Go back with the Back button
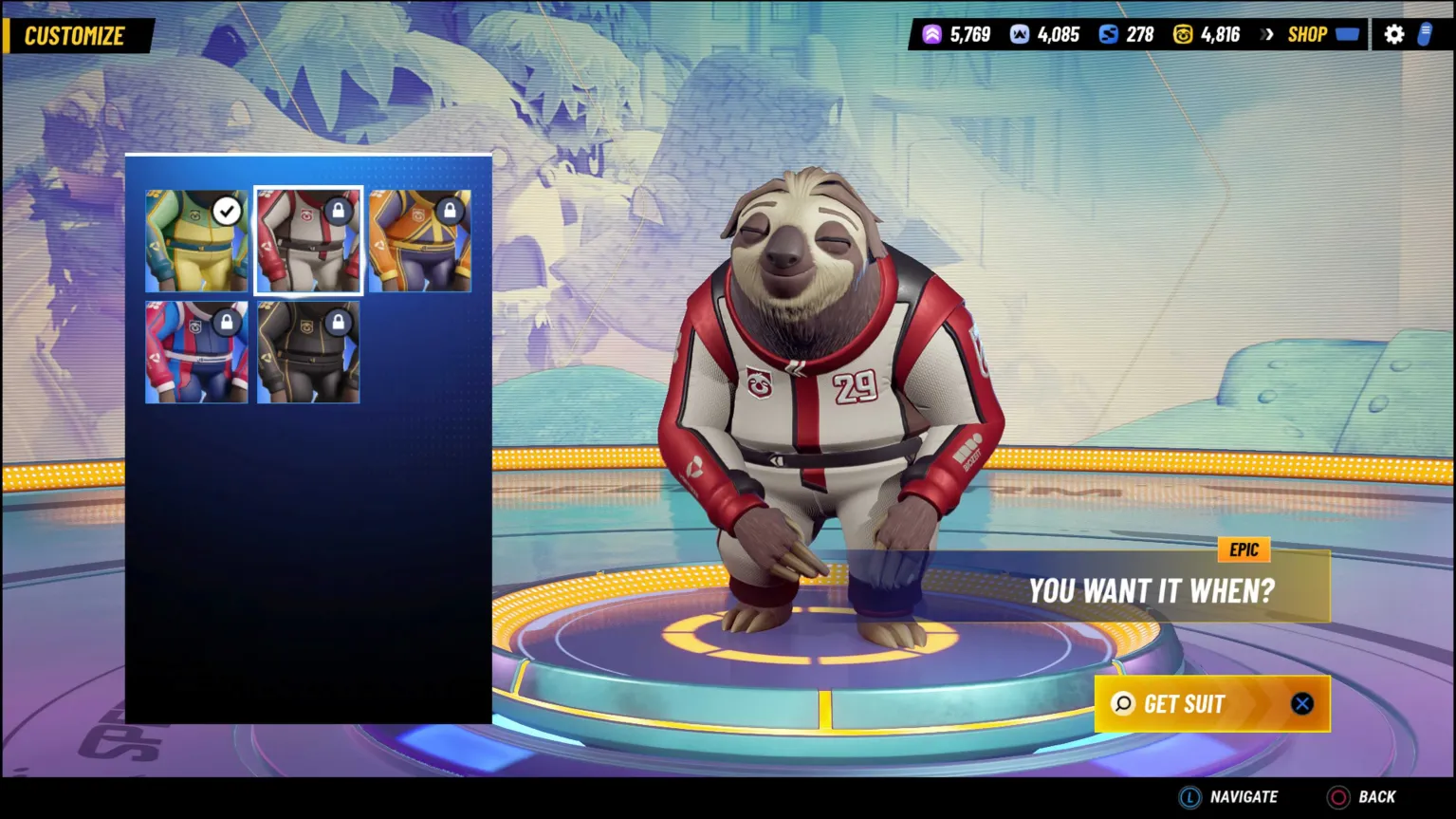 [x=1363, y=797]
